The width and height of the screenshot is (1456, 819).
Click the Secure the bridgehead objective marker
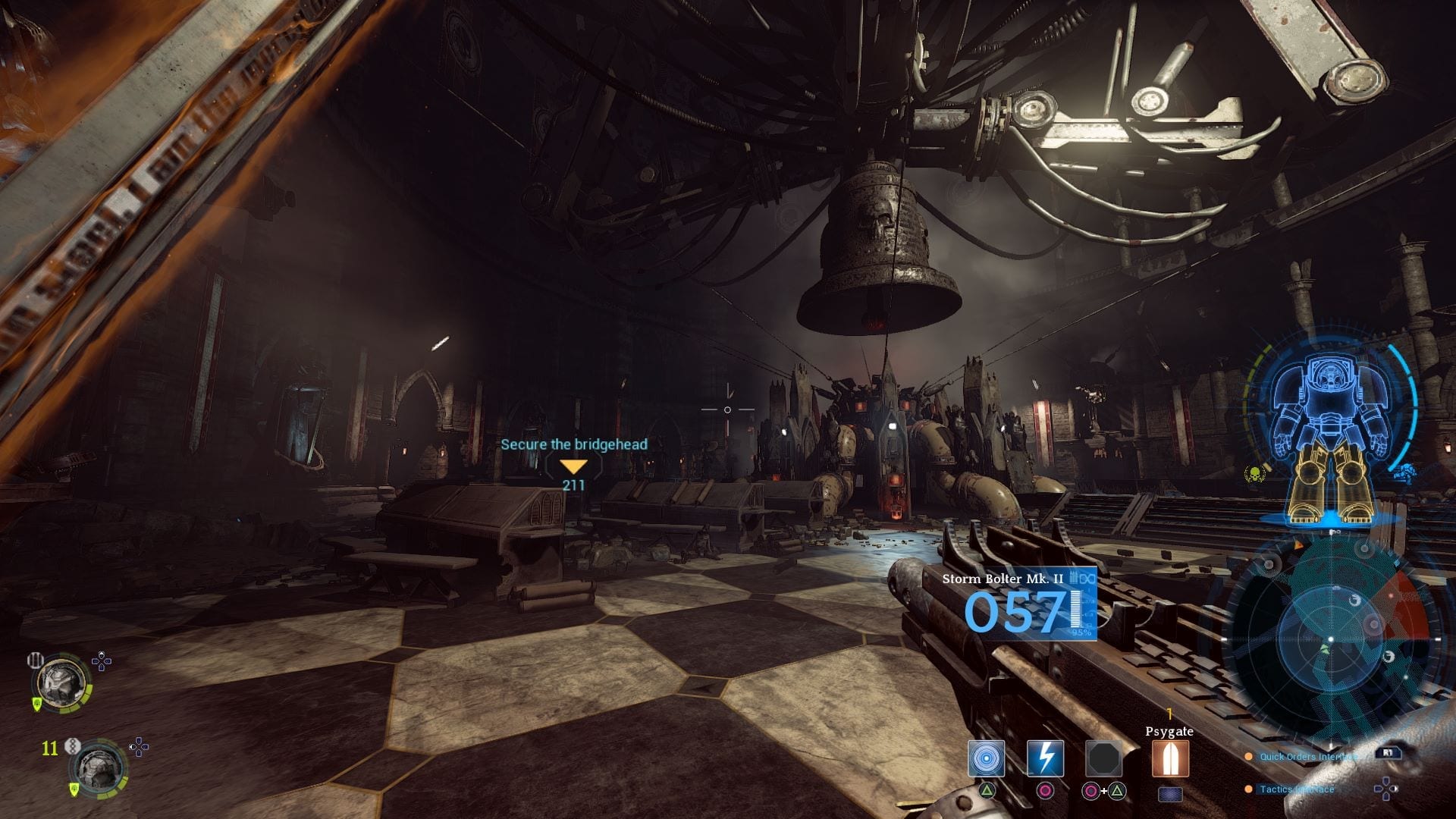tap(573, 466)
